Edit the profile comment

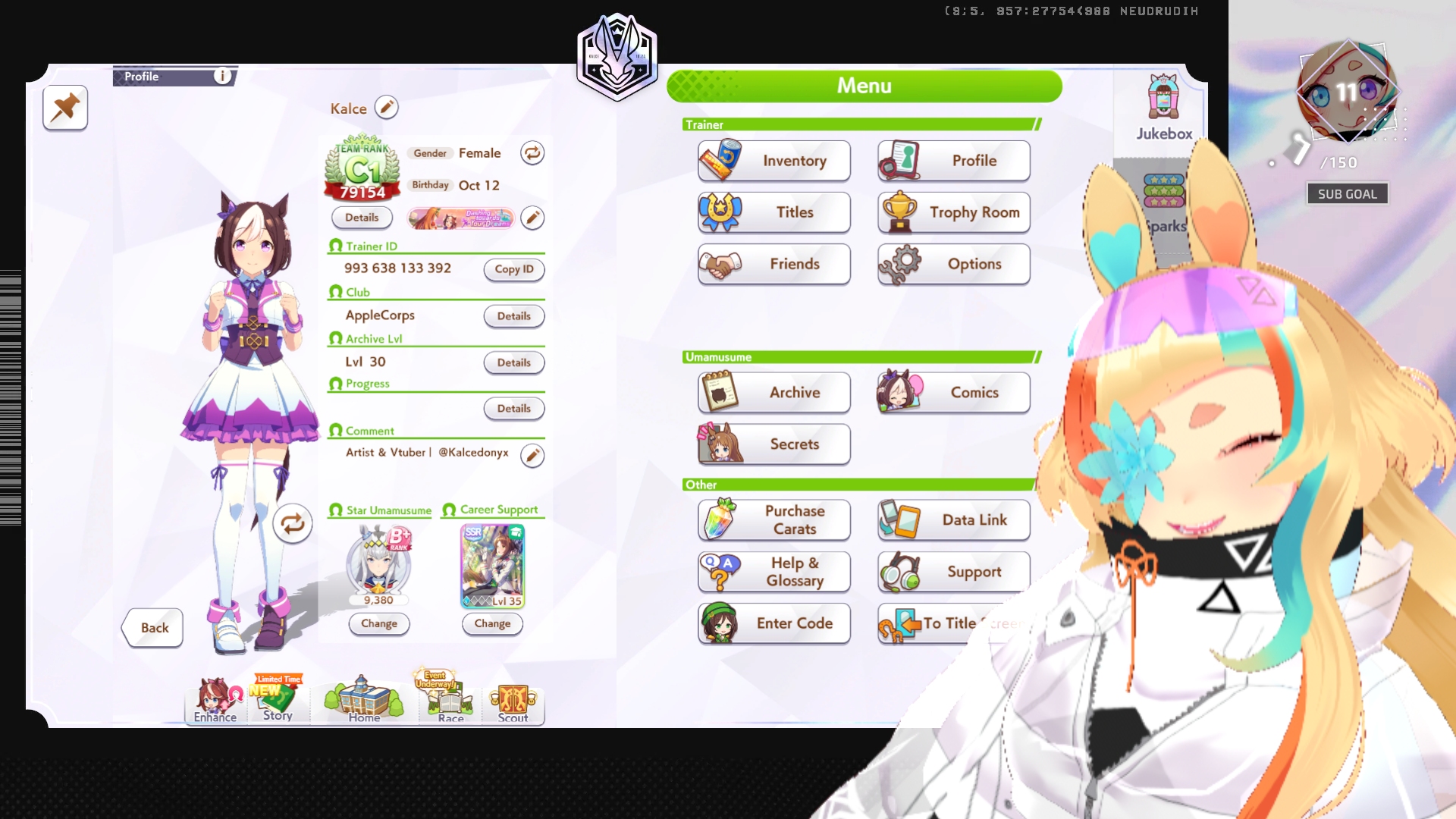click(532, 455)
